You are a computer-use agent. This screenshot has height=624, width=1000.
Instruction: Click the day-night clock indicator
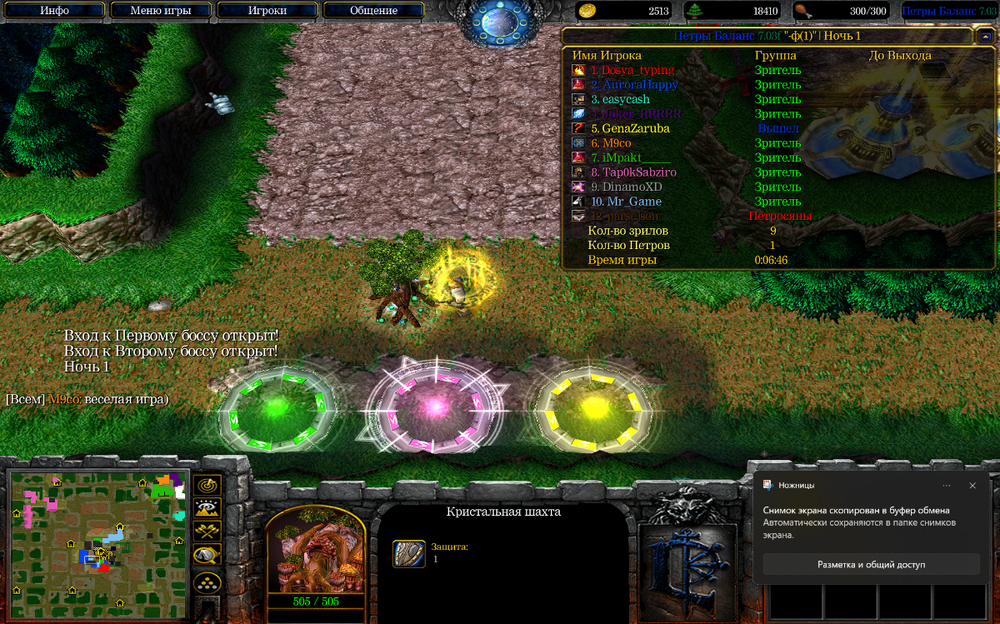(499, 22)
